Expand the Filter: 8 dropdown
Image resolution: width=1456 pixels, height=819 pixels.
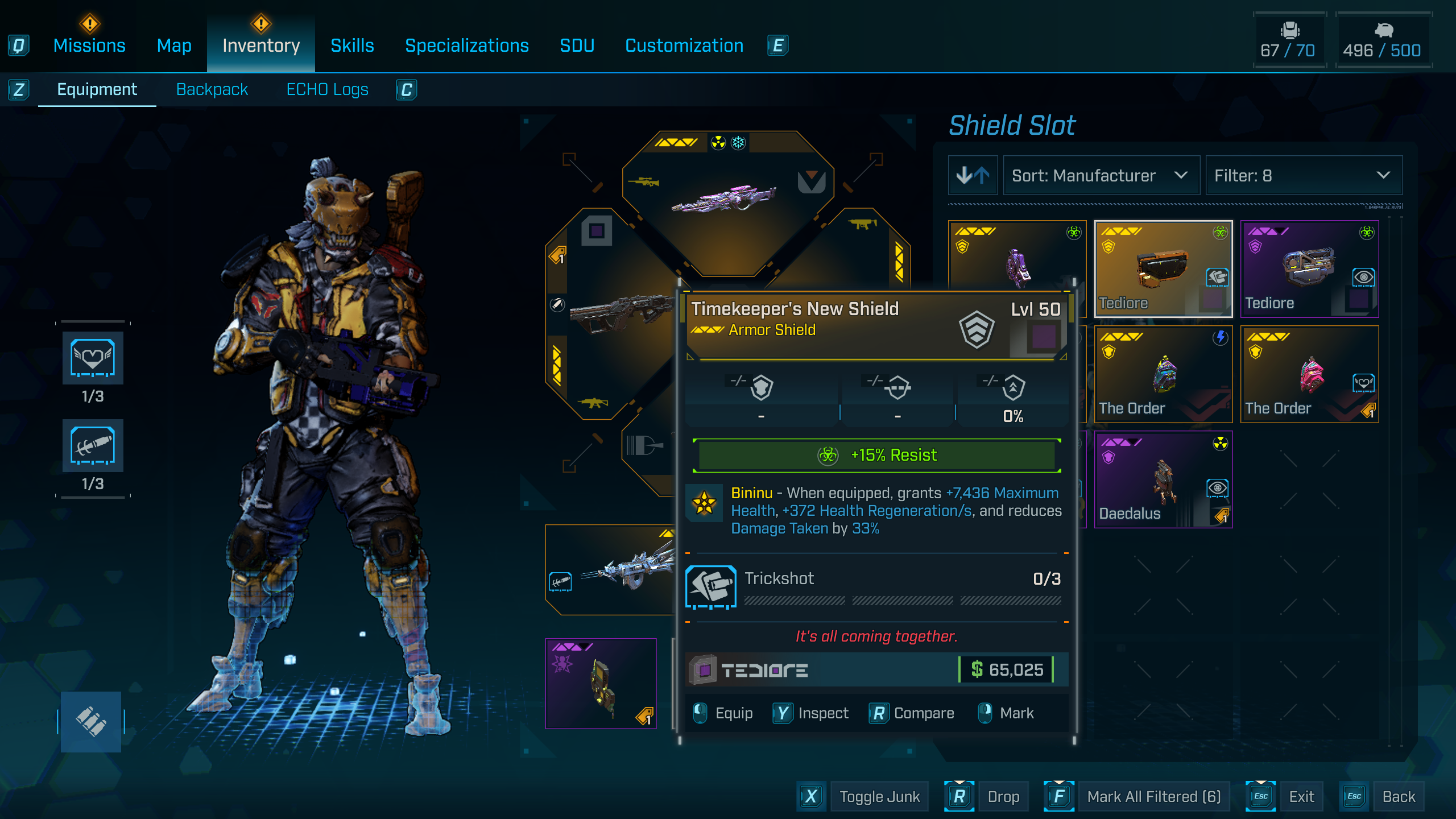tap(1303, 176)
